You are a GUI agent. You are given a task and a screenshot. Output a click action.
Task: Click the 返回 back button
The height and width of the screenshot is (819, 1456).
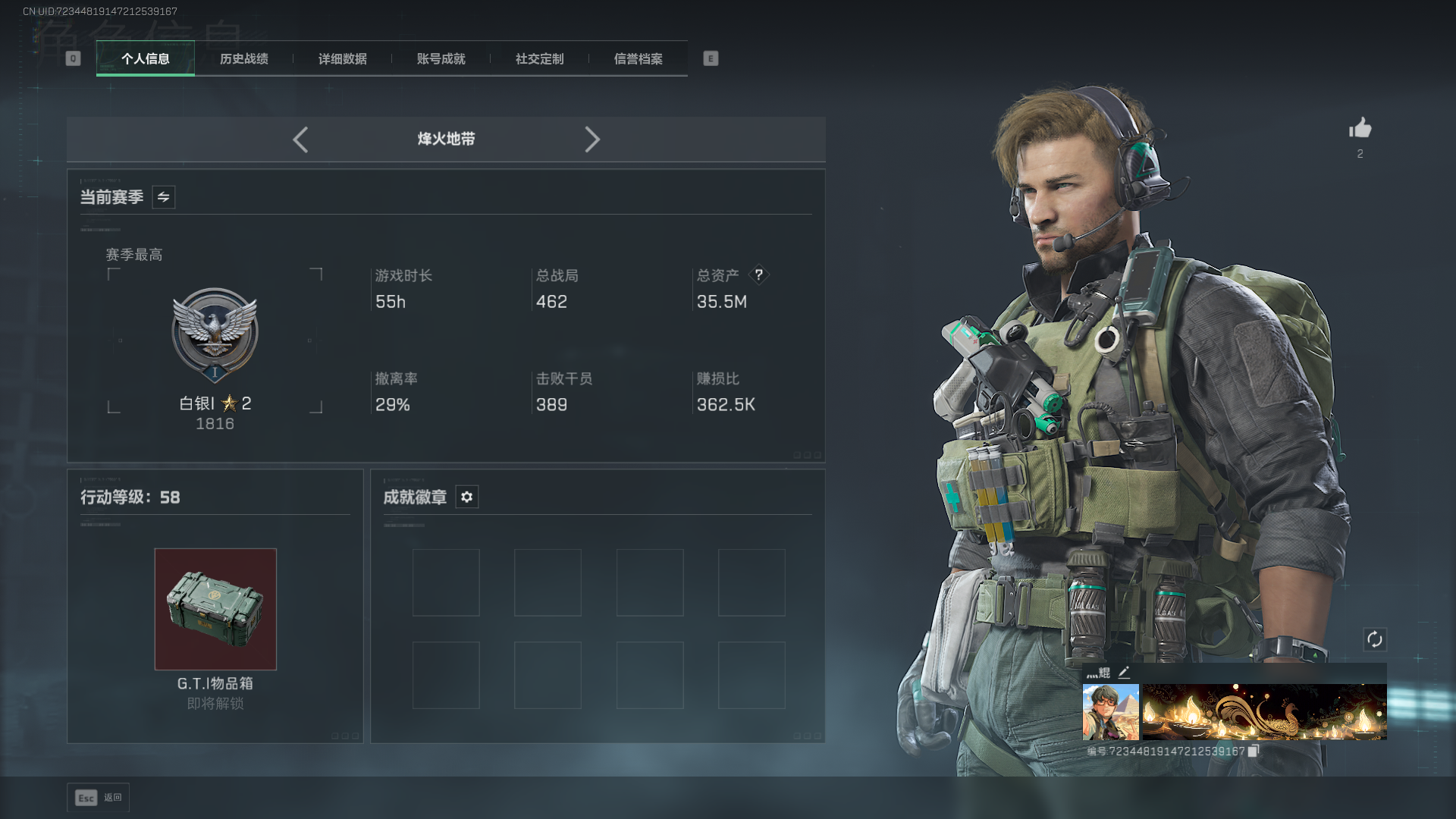coord(99,798)
